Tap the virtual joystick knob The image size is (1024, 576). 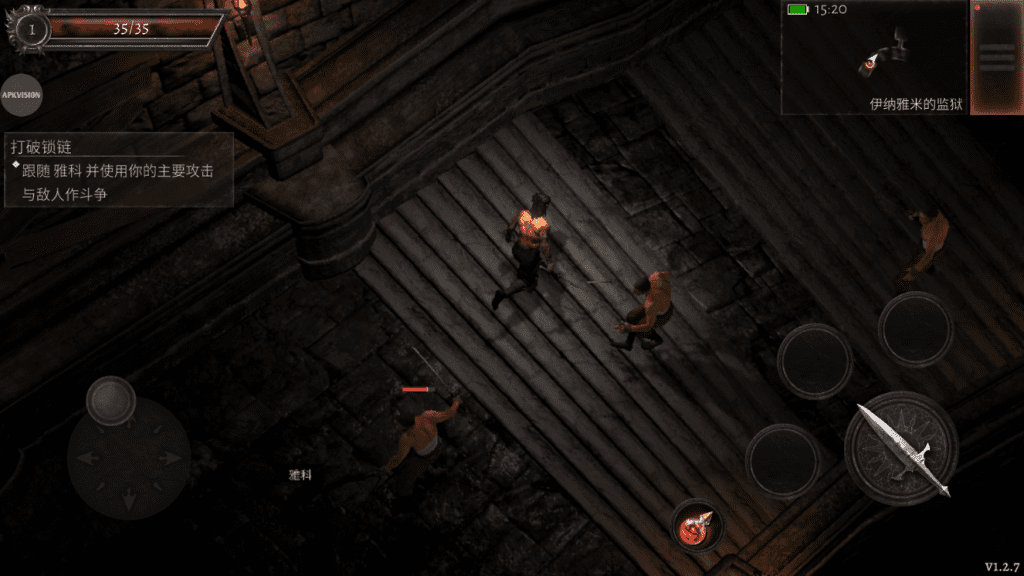tap(111, 400)
